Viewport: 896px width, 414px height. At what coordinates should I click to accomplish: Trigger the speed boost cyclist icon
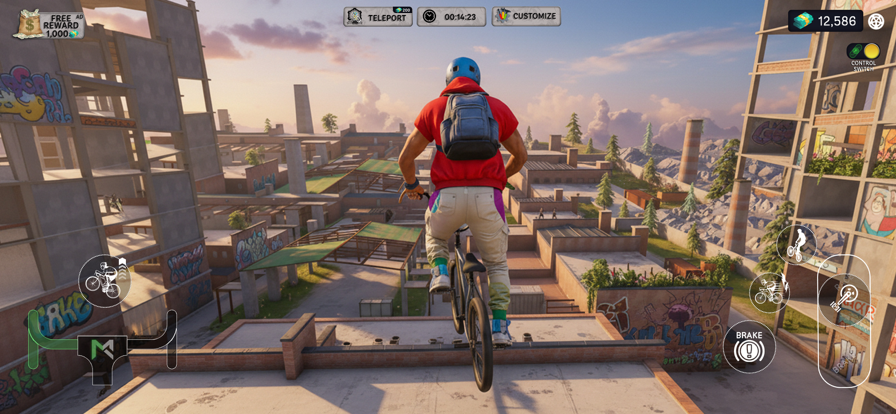[x=769, y=291]
